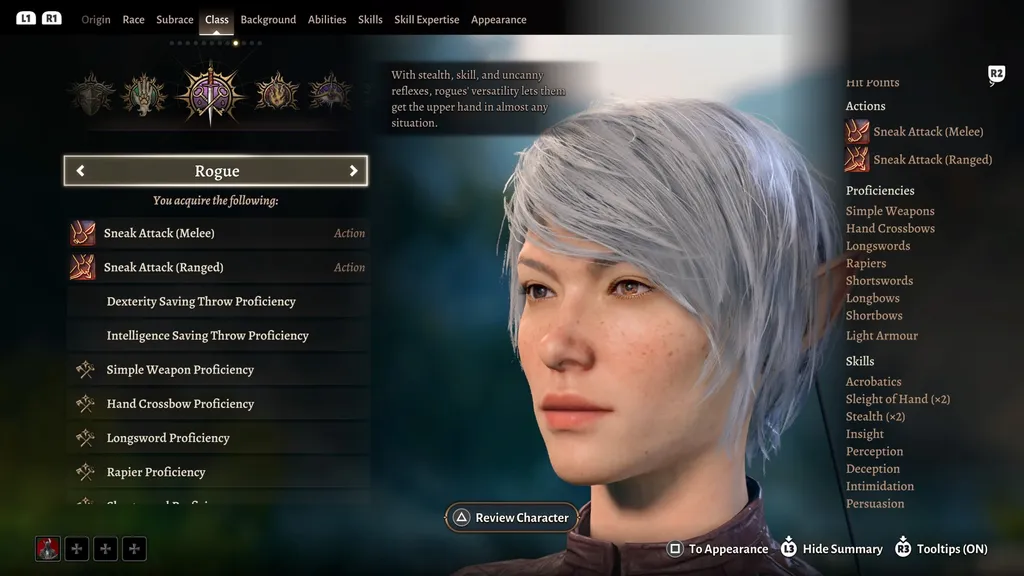
Task: Select the Sneak Attack (Melee) action row
Action: tap(218, 233)
